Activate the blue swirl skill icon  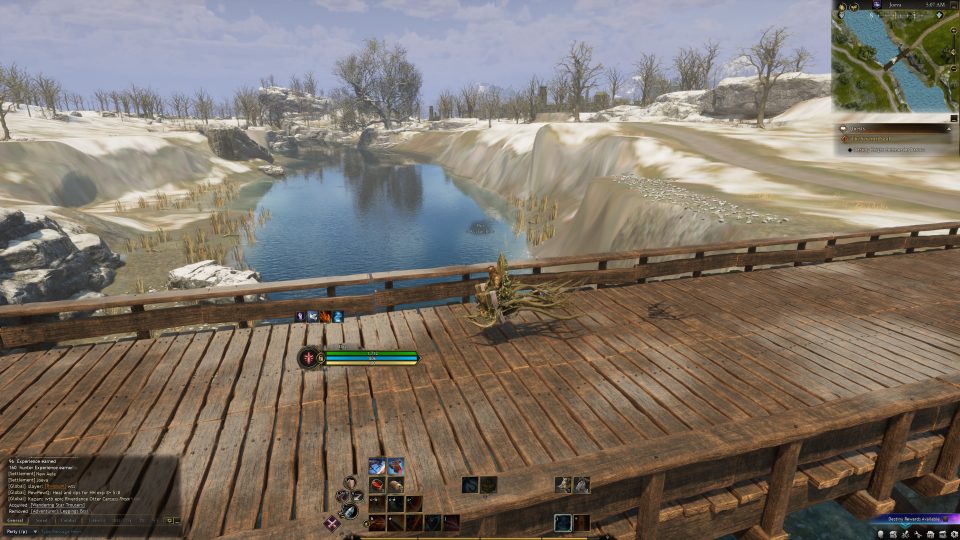point(470,485)
